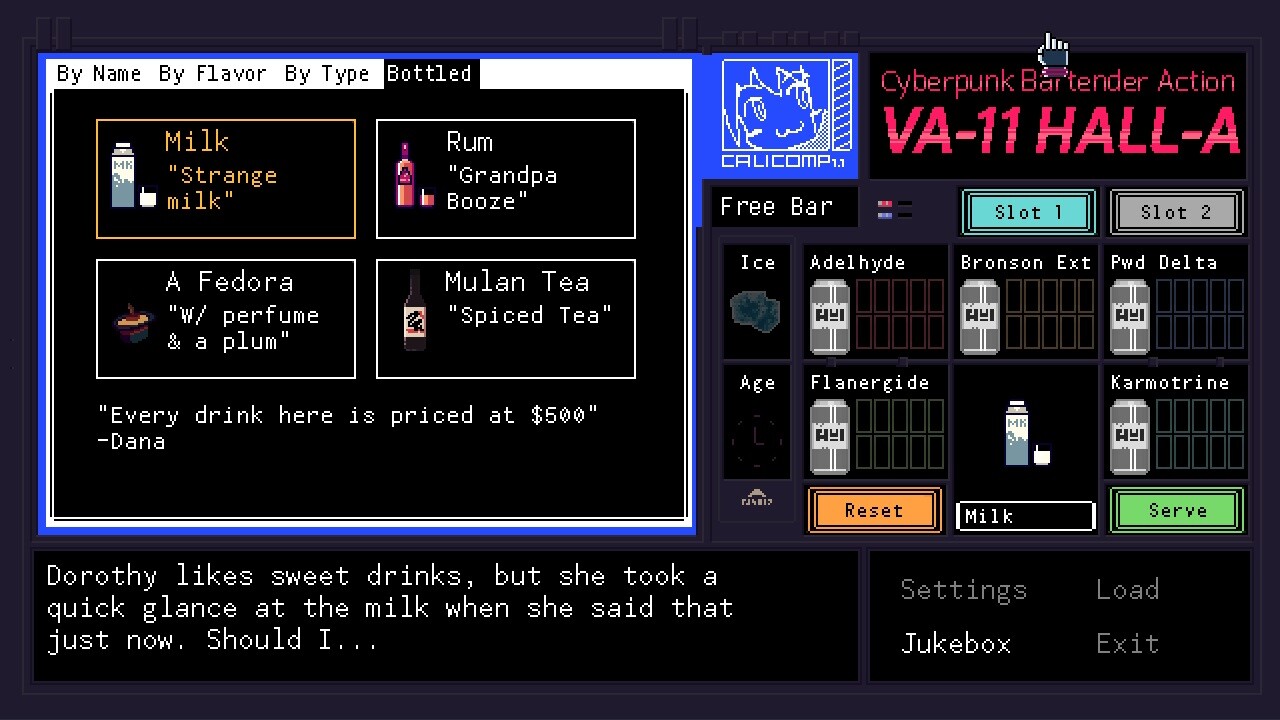Switch to mixing Slot 2
The height and width of the screenshot is (720, 1280).
[x=1176, y=212]
